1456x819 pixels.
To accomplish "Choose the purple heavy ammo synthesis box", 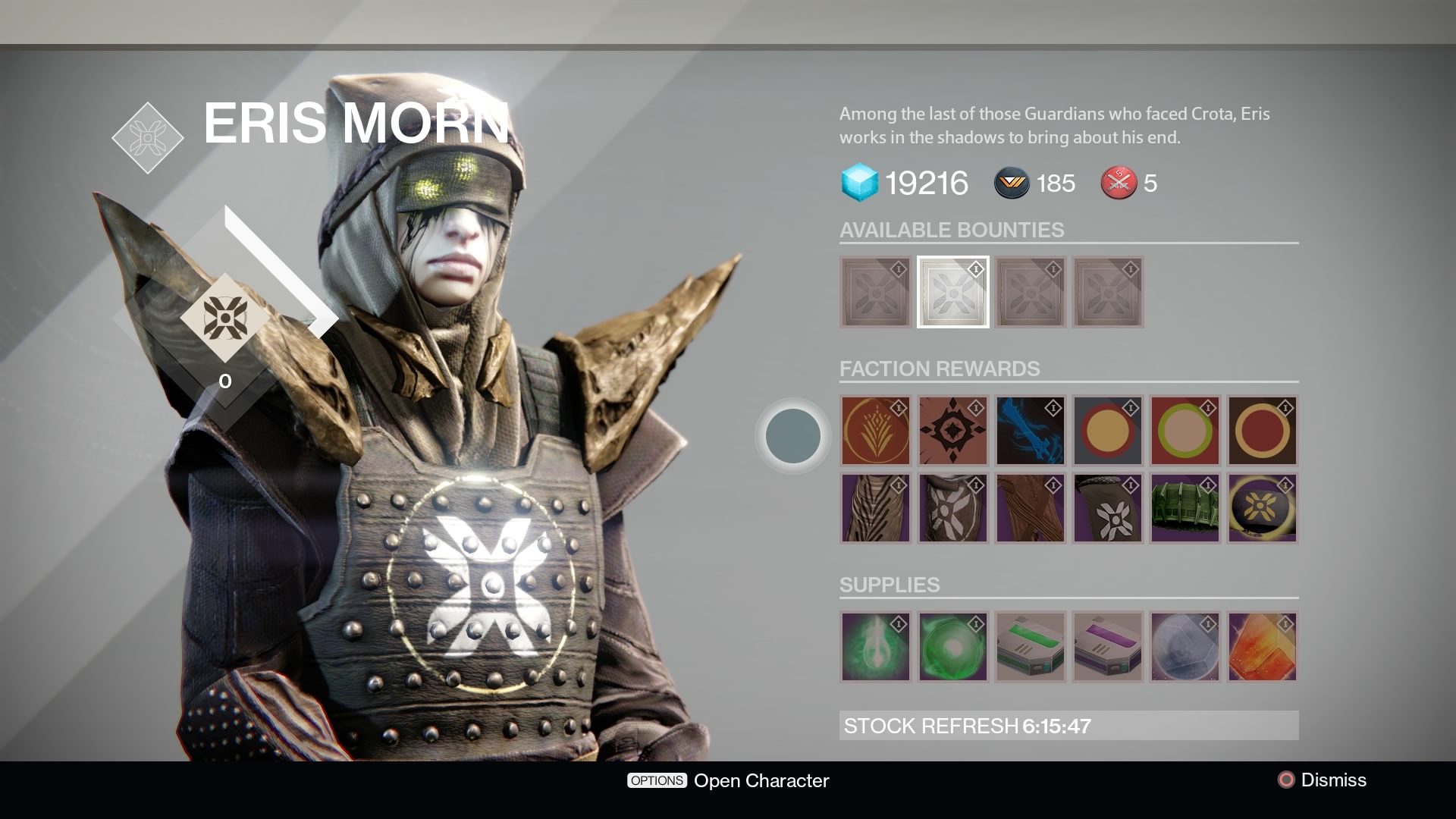I will pyautogui.click(x=1107, y=647).
